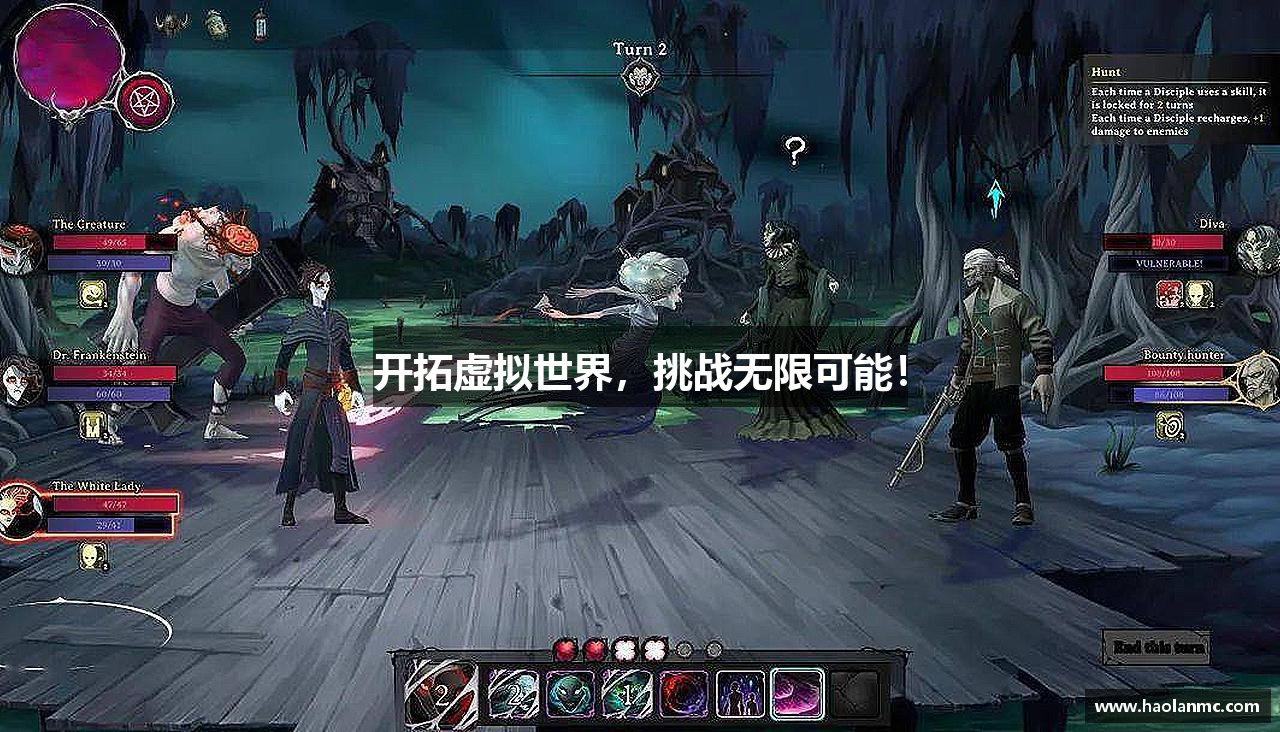Viewport: 1280px width, 732px height.
Task: Click a white clover token above the cards
Action: (x=625, y=649)
